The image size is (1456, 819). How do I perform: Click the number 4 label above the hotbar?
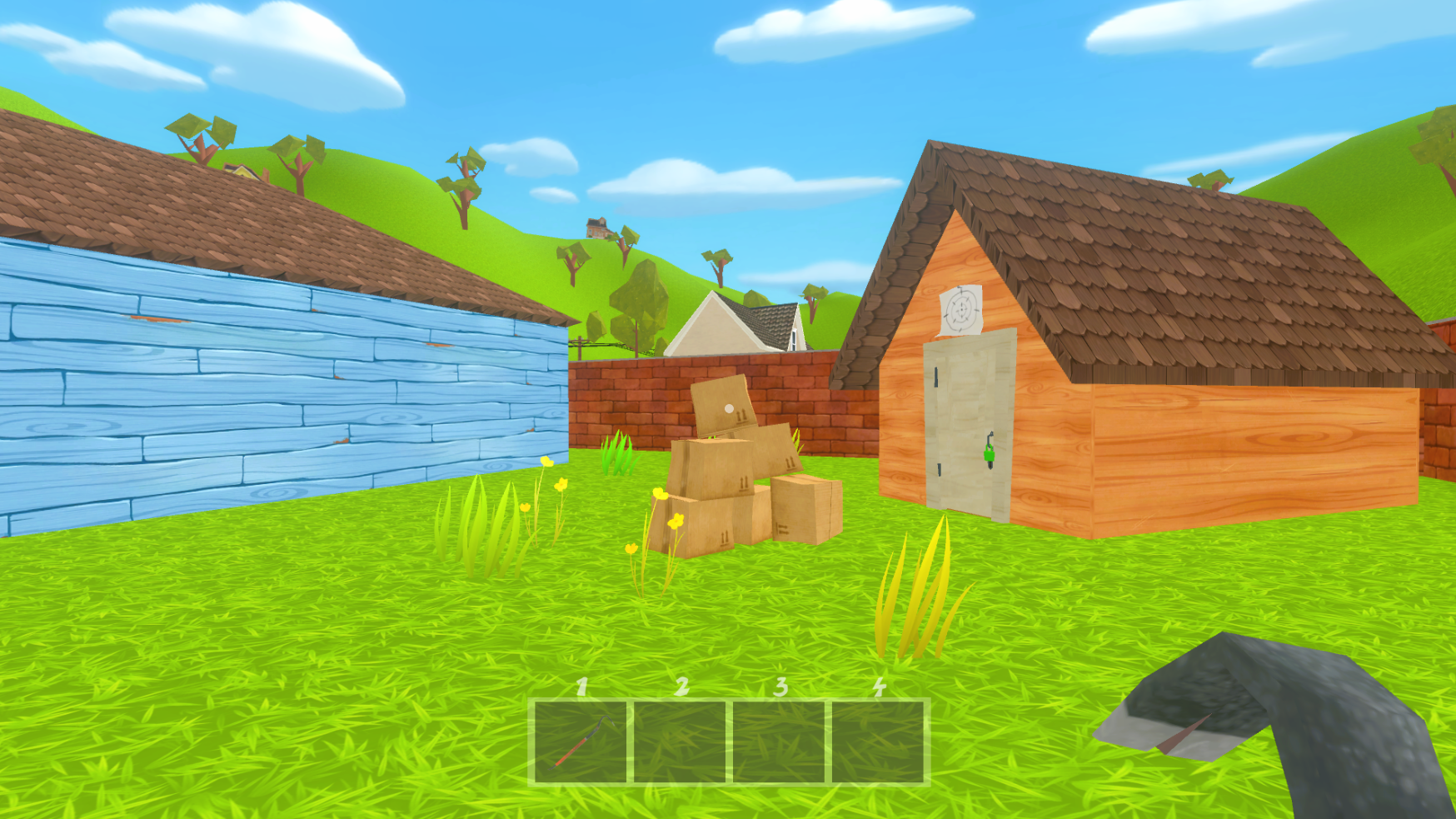(x=878, y=690)
